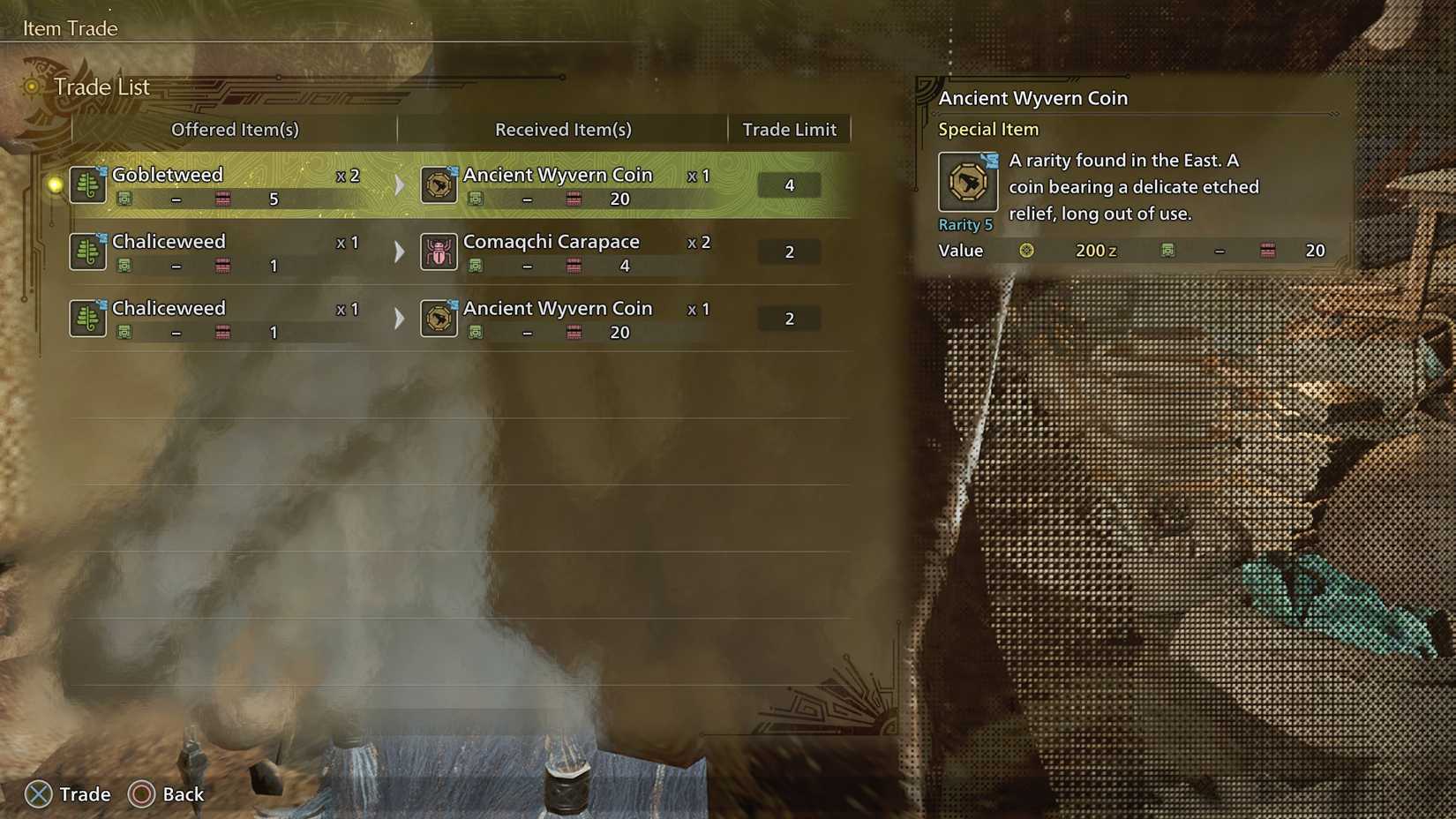Select the Gobletweed herb icon
1456x819 pixels.
pyautogui.click(x=87, y=186)
